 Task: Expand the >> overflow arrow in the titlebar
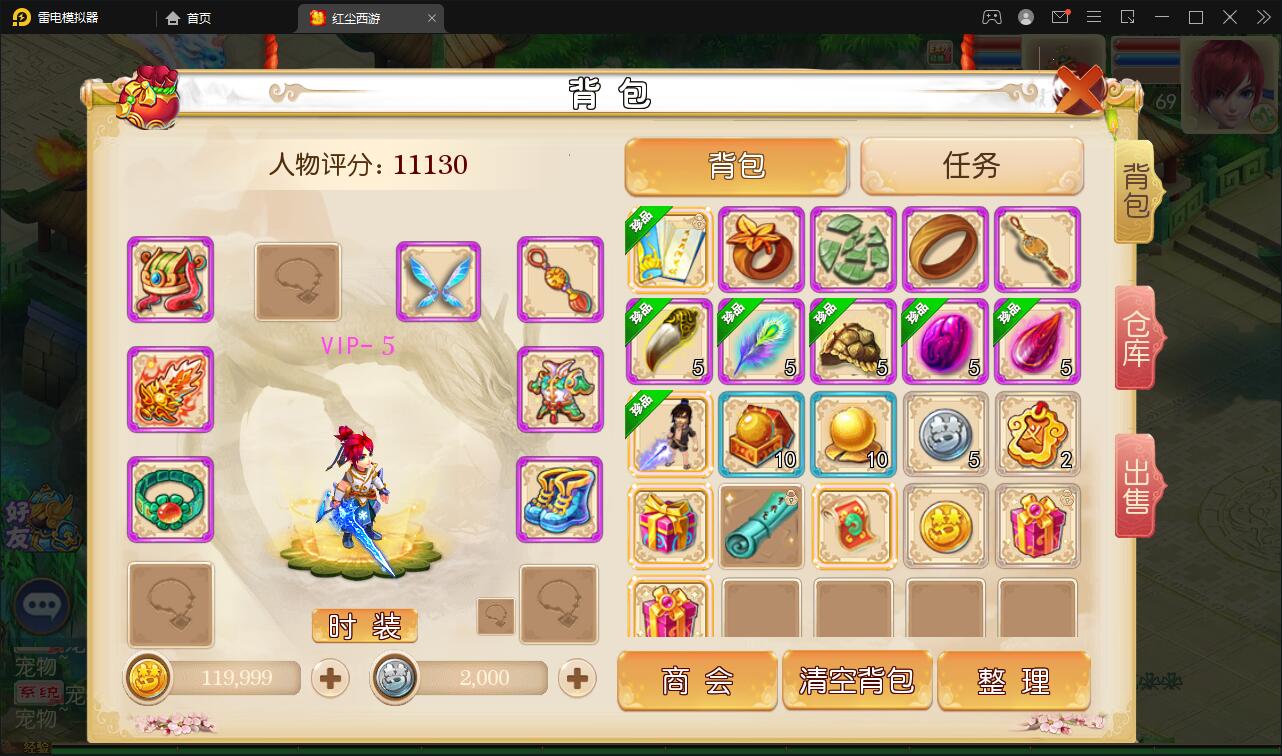[x=1262, y=17]
